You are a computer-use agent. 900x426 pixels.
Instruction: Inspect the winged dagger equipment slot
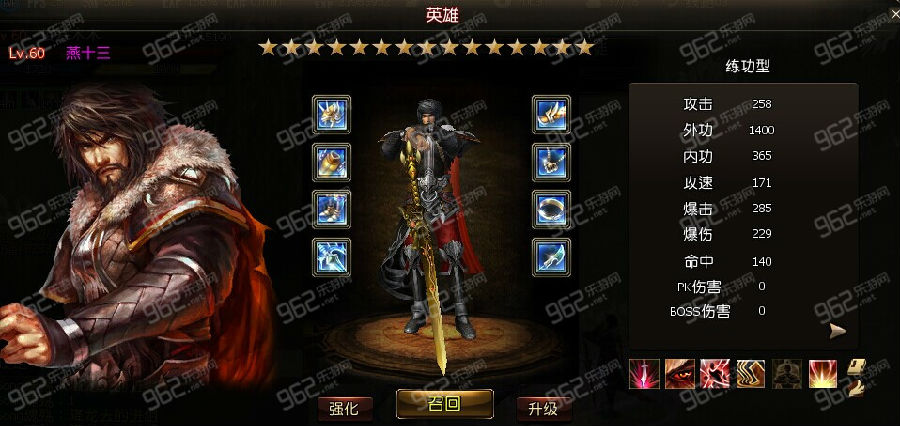click(x=551, y=114)
